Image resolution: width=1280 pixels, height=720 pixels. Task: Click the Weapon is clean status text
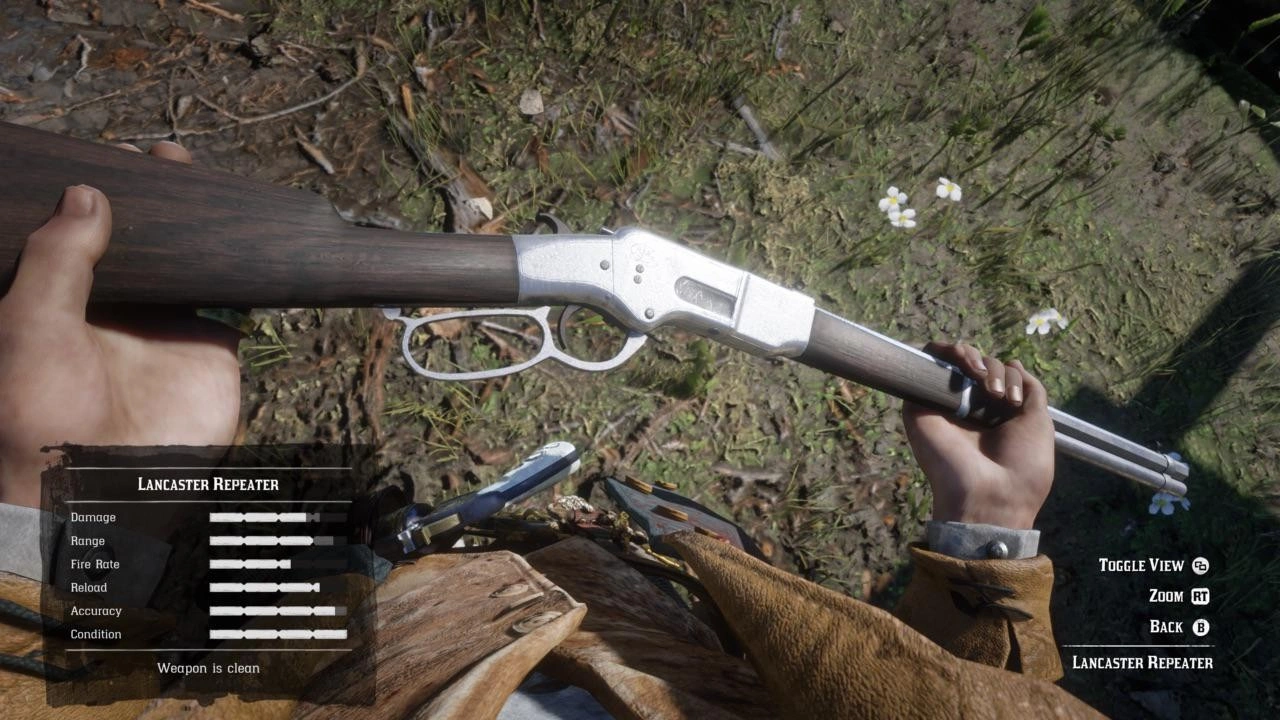pyautogui.click(x=209, y=667)
